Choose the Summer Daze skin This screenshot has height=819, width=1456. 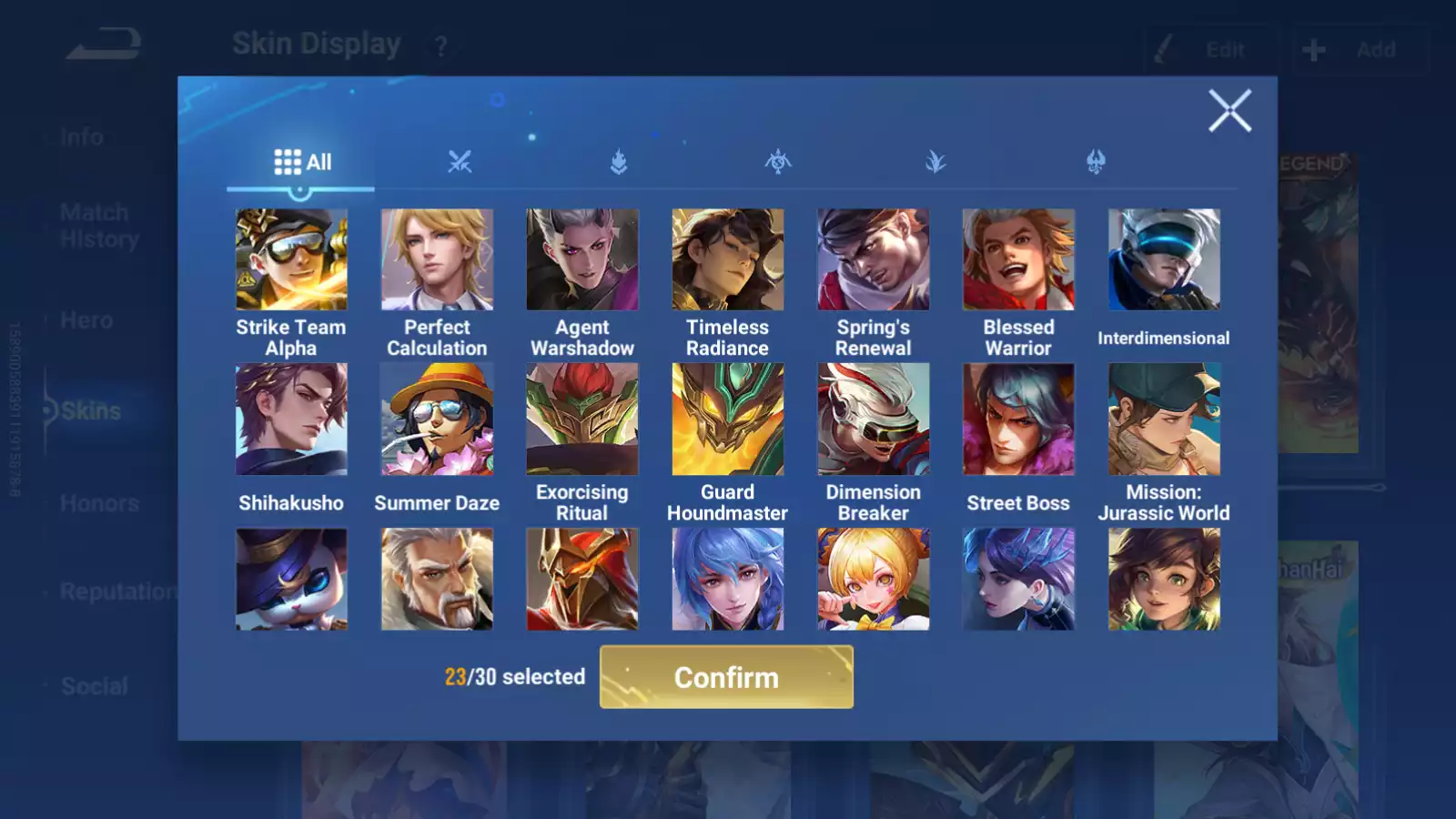coord(437,420)
